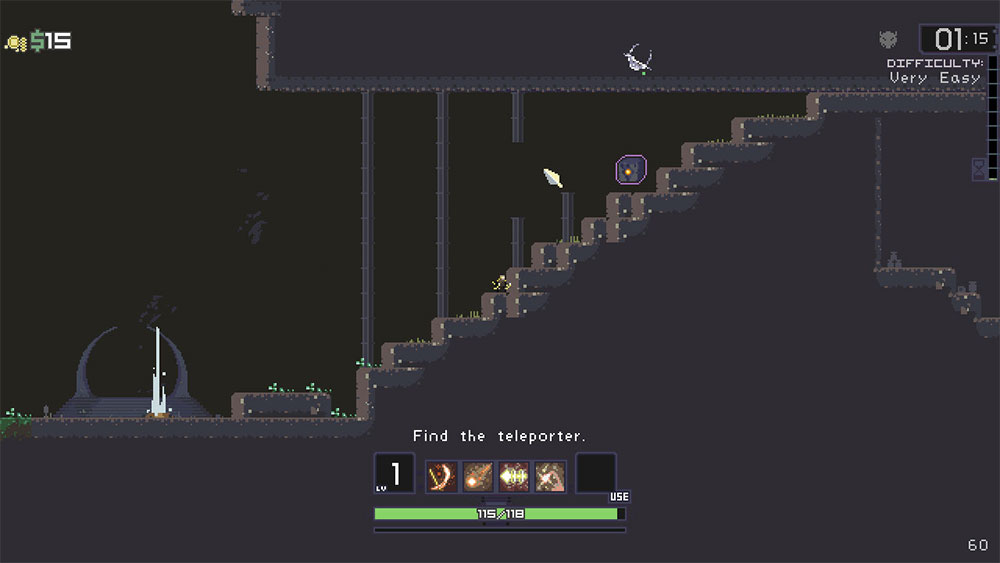This screenshot has width=1000, height=563.
Task: Click the level 1 indicator box
Action: coord(394,474)
